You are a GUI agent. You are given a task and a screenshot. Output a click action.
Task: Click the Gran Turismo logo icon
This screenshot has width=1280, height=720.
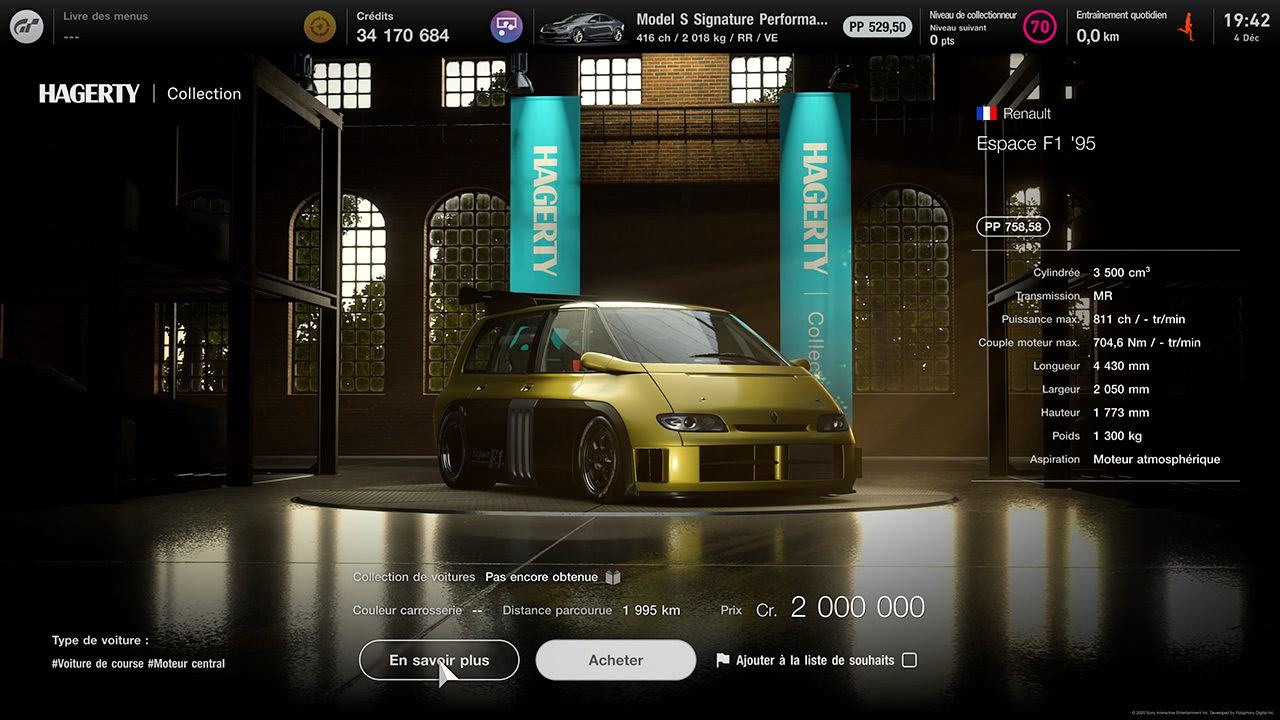click(x=27, y=26)
